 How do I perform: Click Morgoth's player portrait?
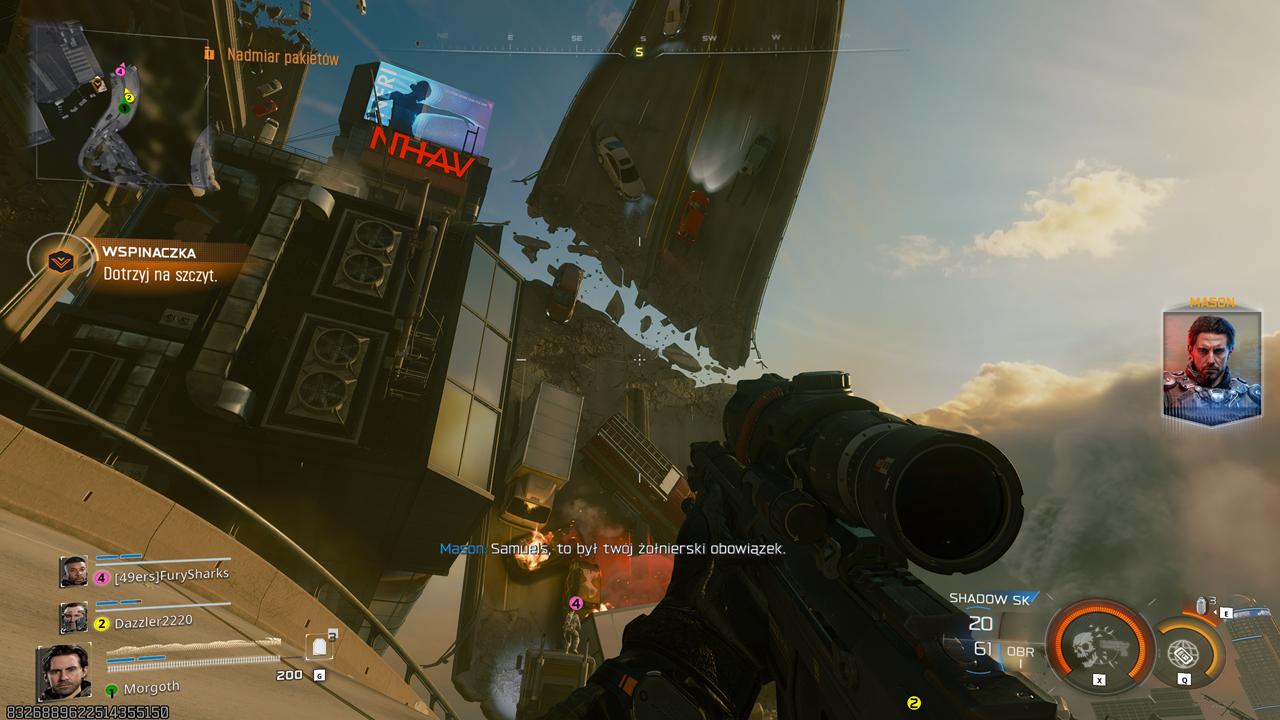(x=64, y=672)
